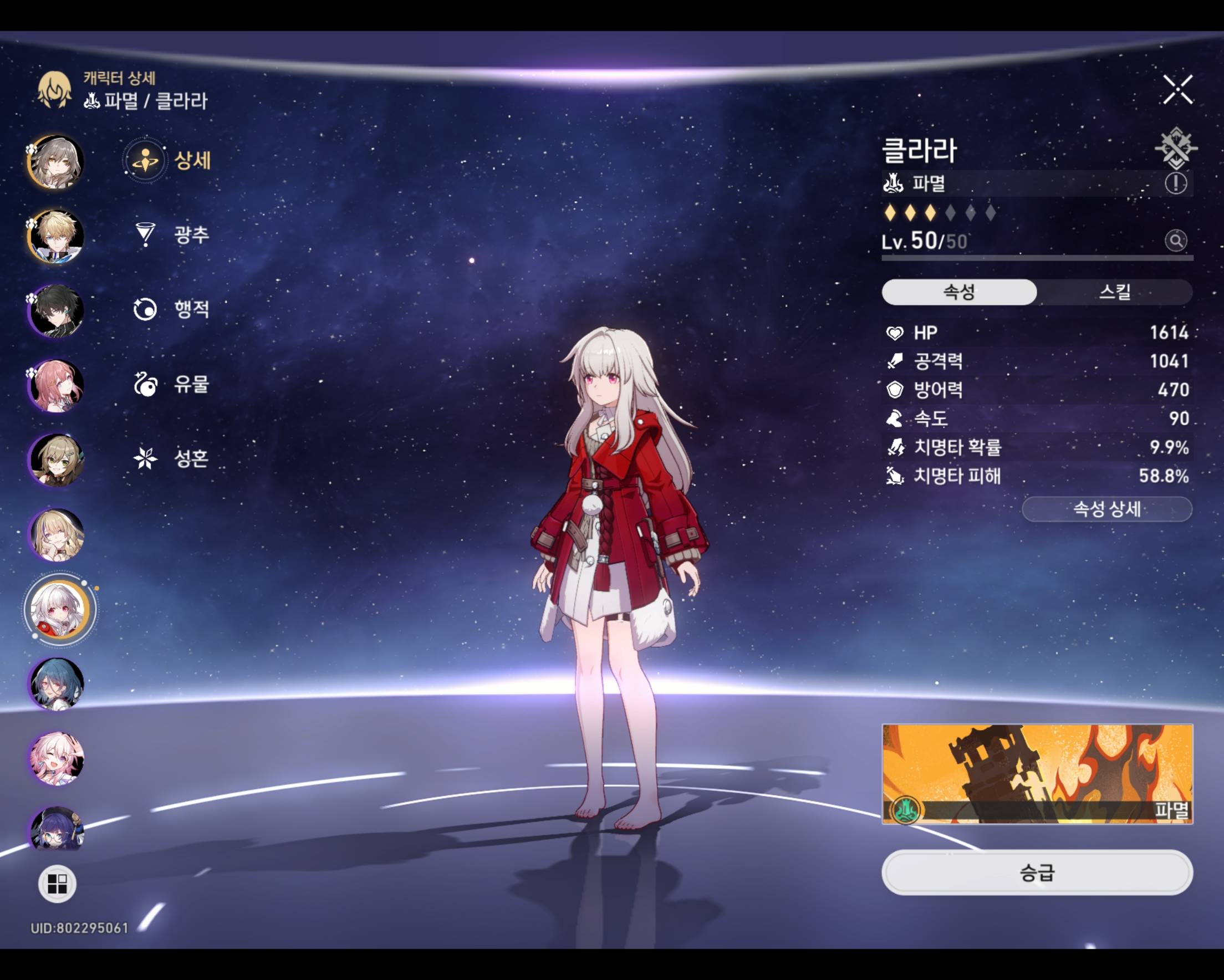Select the 속성 attributes tab

(959, 292)
